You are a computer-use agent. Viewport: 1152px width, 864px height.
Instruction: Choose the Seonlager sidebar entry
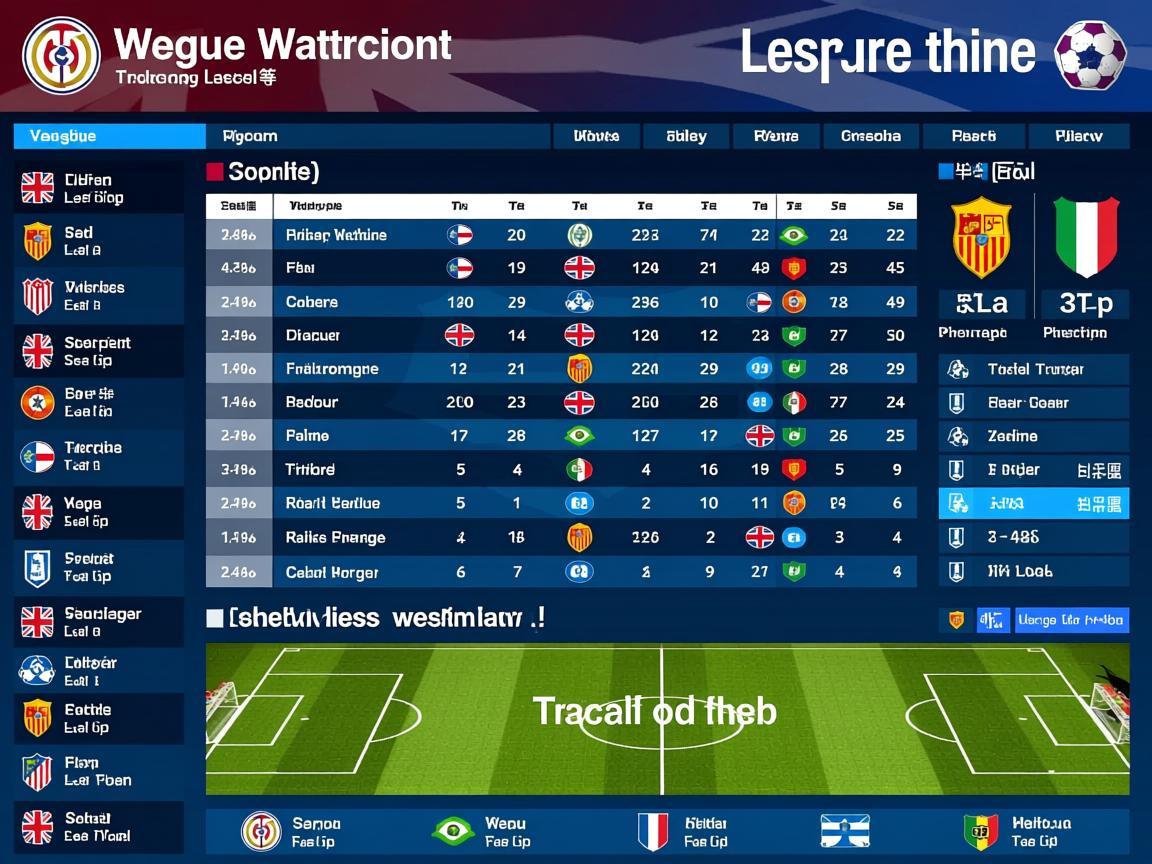98,622
